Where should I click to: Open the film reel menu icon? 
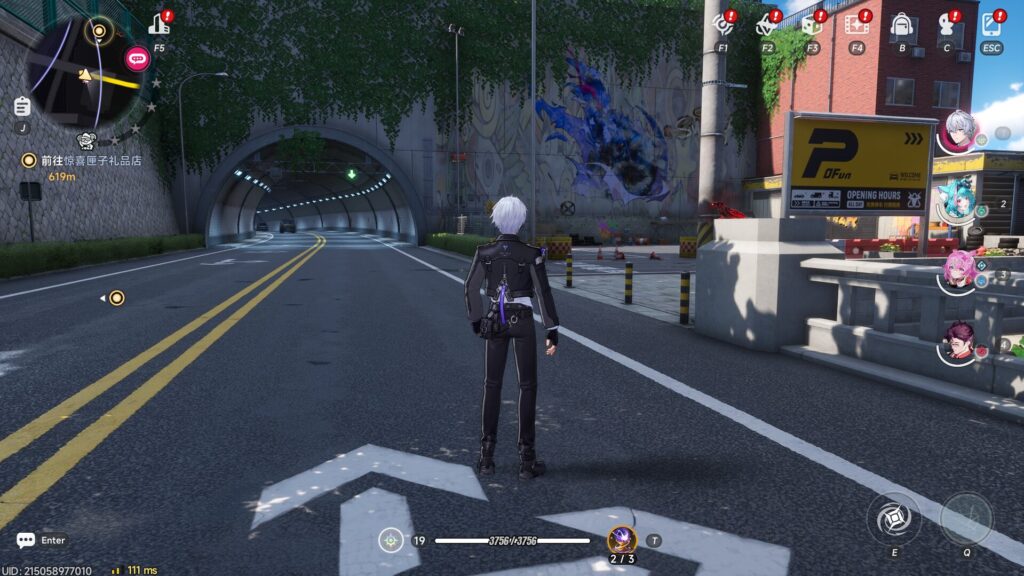[856, 25]
